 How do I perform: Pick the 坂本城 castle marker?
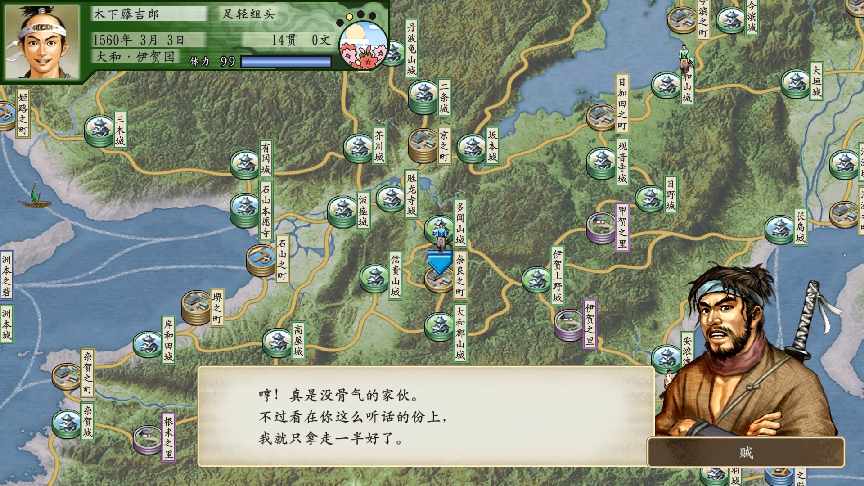(471, 147)
